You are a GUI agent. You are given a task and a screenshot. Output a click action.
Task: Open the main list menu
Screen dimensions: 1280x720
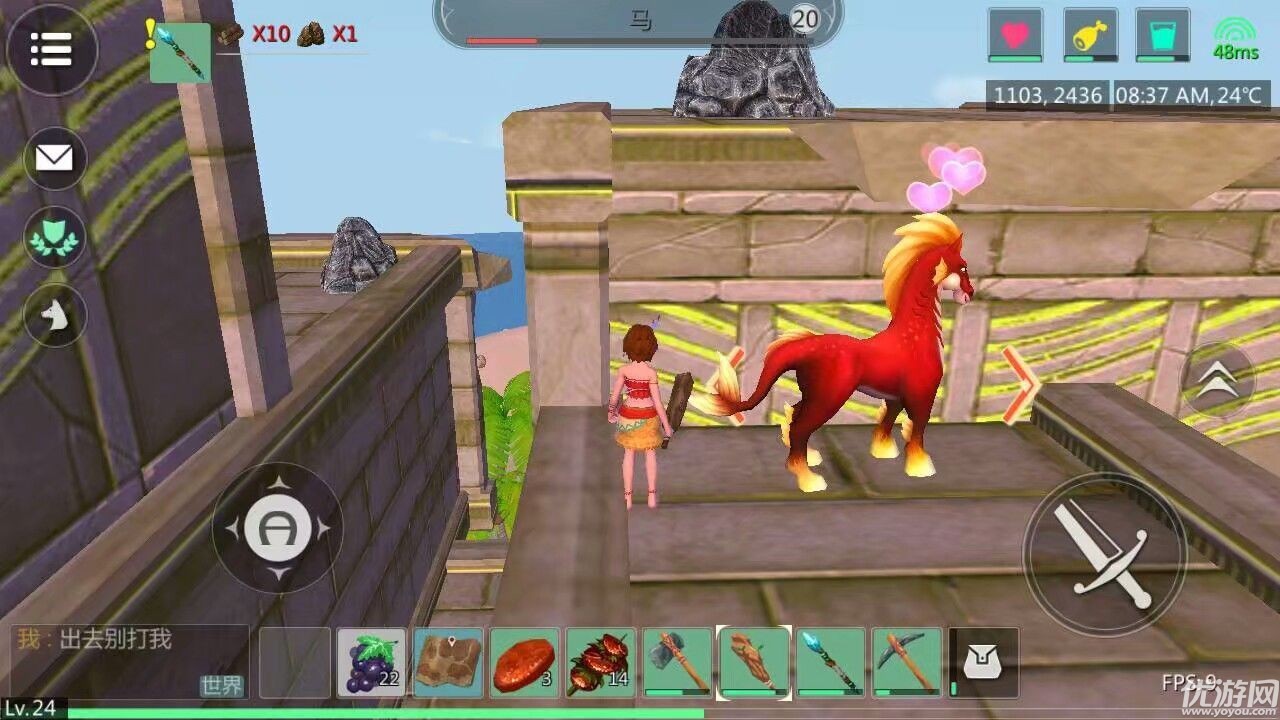pos(52,48)
